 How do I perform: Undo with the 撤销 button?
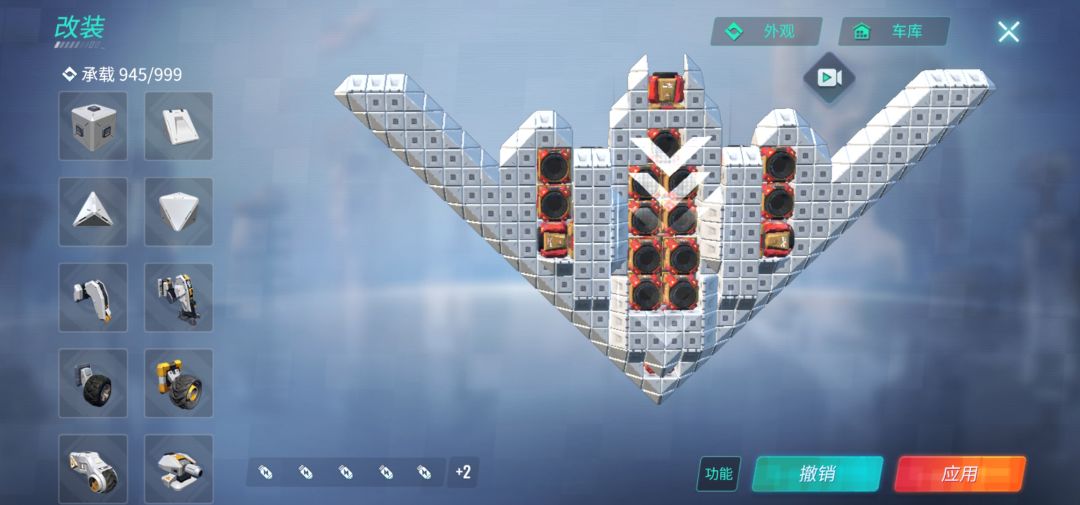[x=817, y=474]
